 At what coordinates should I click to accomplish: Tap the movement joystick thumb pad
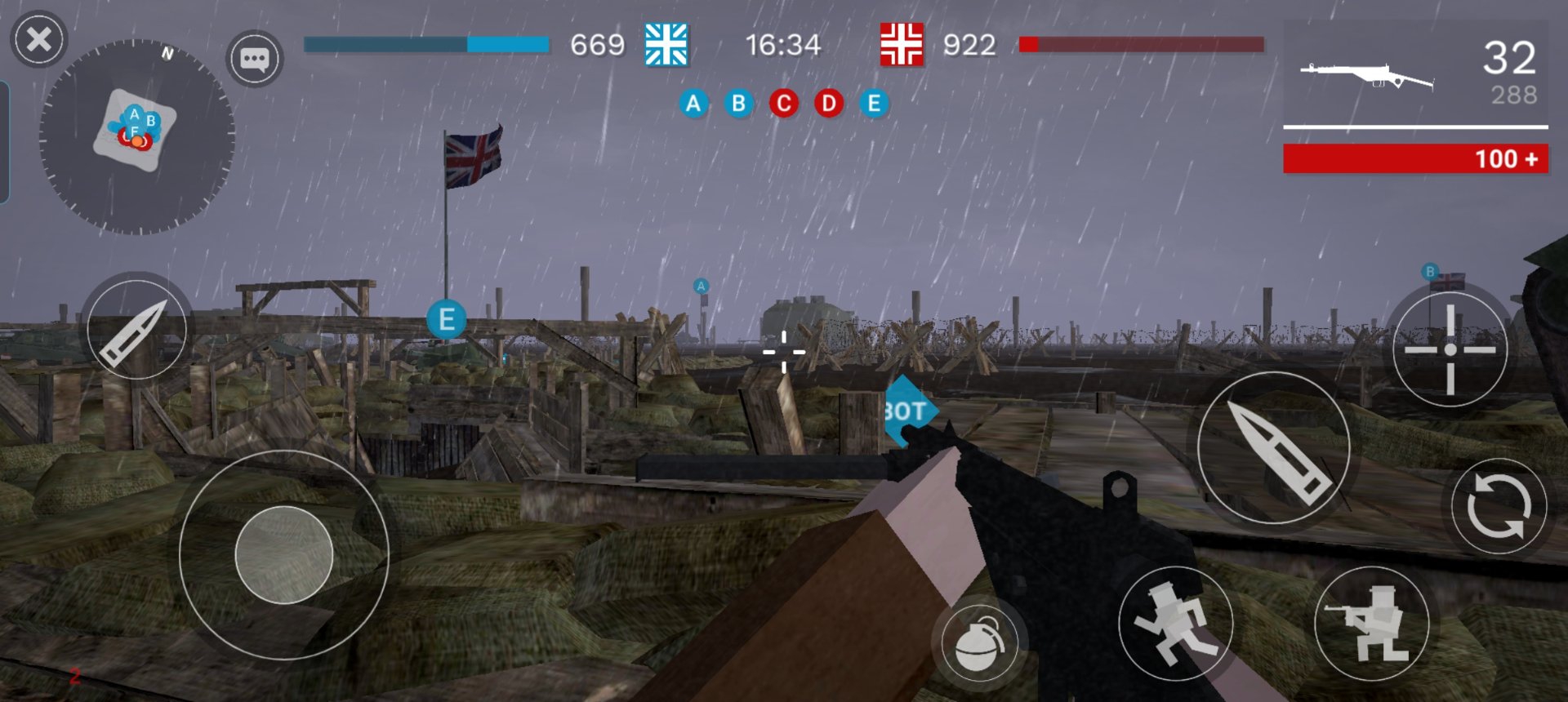pyautogui.click(x=283, y=555)
